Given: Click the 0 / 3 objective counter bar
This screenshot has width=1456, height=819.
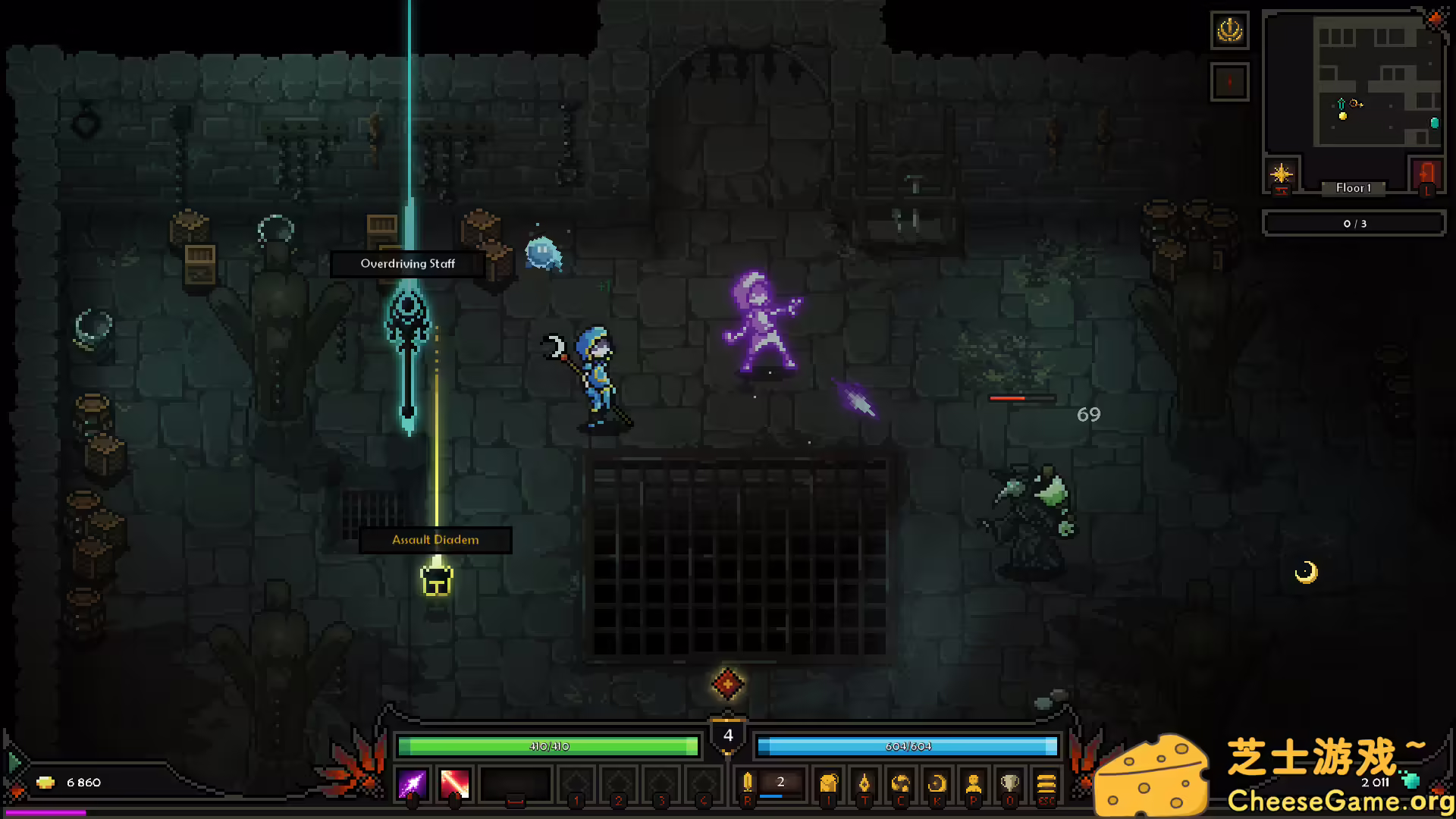Looking at the screenshot, I should click(1354, 223).
